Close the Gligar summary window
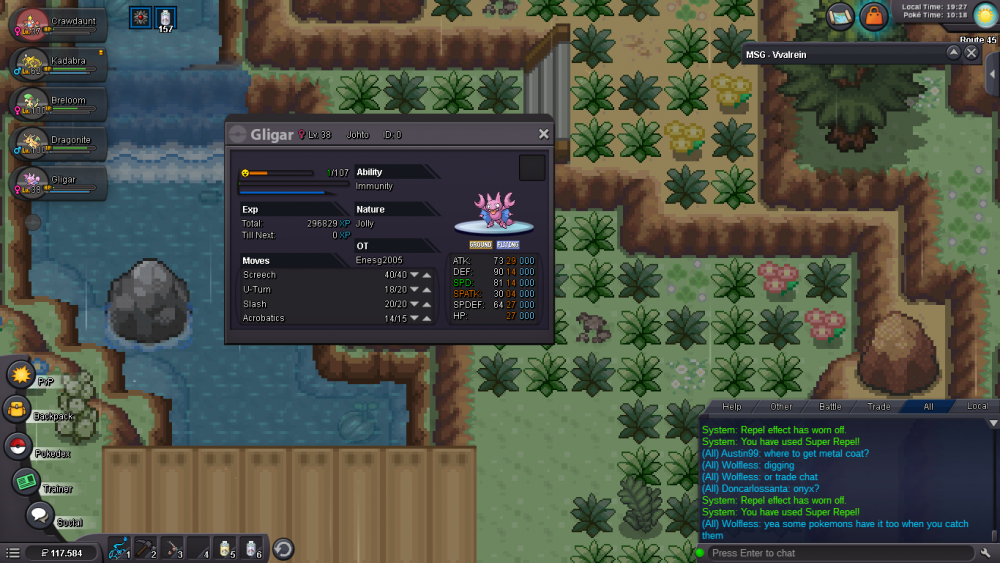Image resolution: width=1000 pixels, height=563 pixels. coord(543,134)
